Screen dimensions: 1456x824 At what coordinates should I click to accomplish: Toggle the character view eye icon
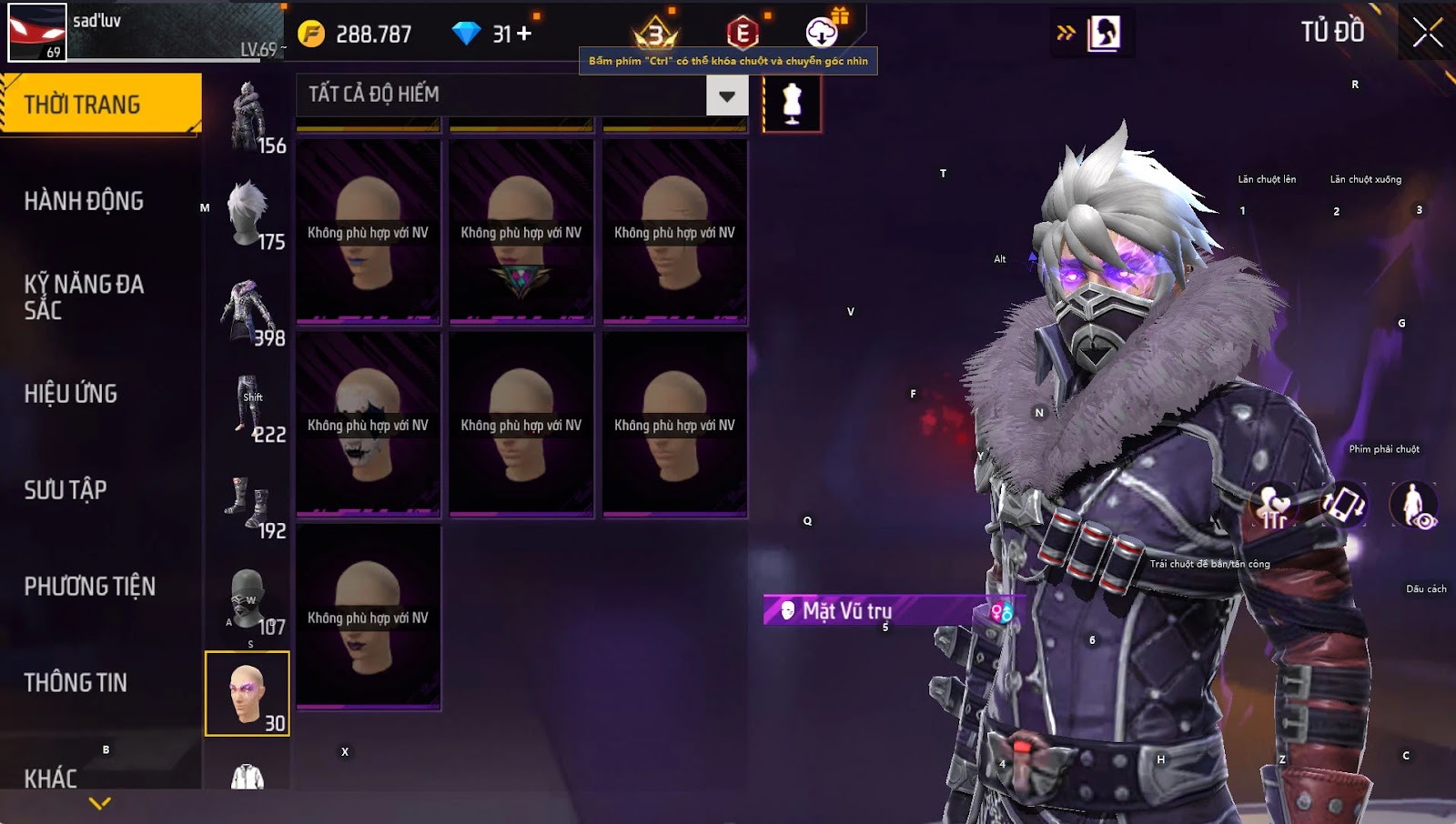tap(1413, 506)
